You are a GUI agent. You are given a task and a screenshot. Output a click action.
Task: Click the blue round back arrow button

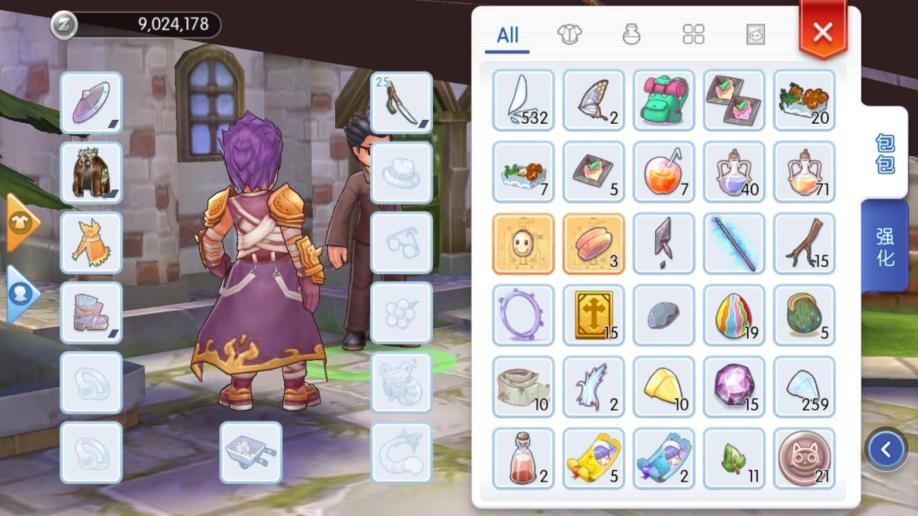[x=886, y=450]
